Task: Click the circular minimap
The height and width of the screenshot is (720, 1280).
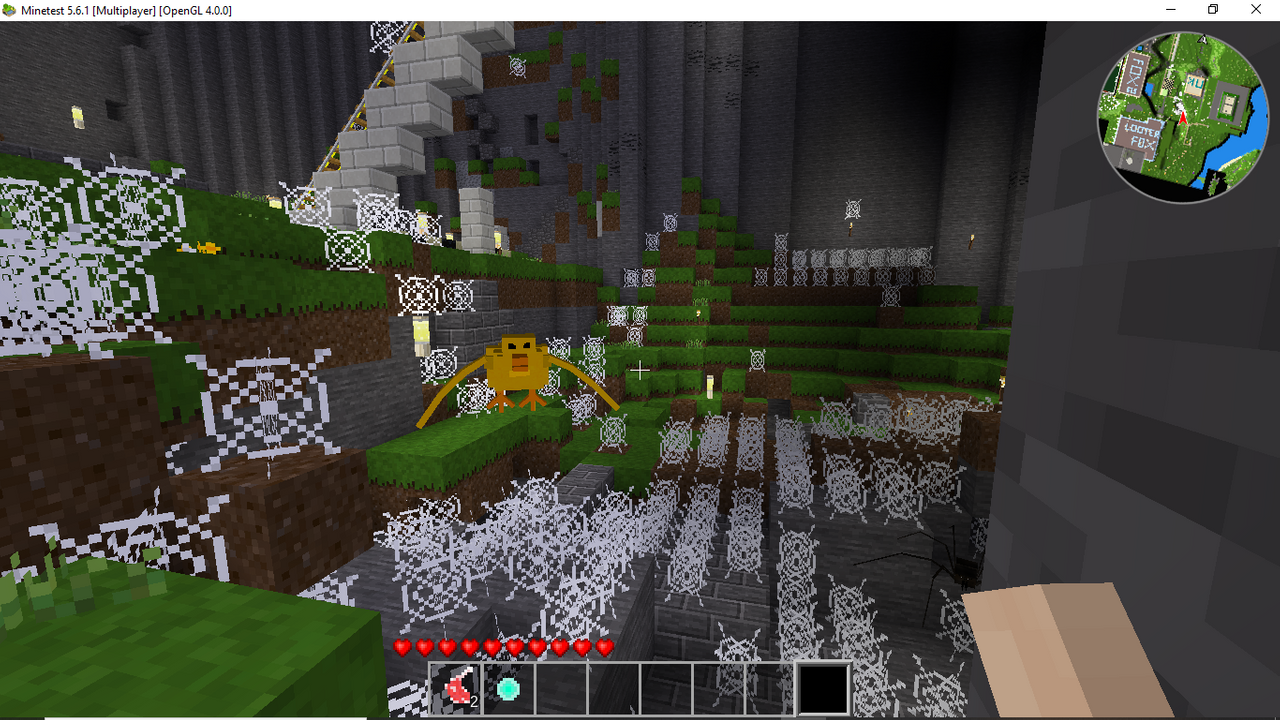Action: 1182,117
